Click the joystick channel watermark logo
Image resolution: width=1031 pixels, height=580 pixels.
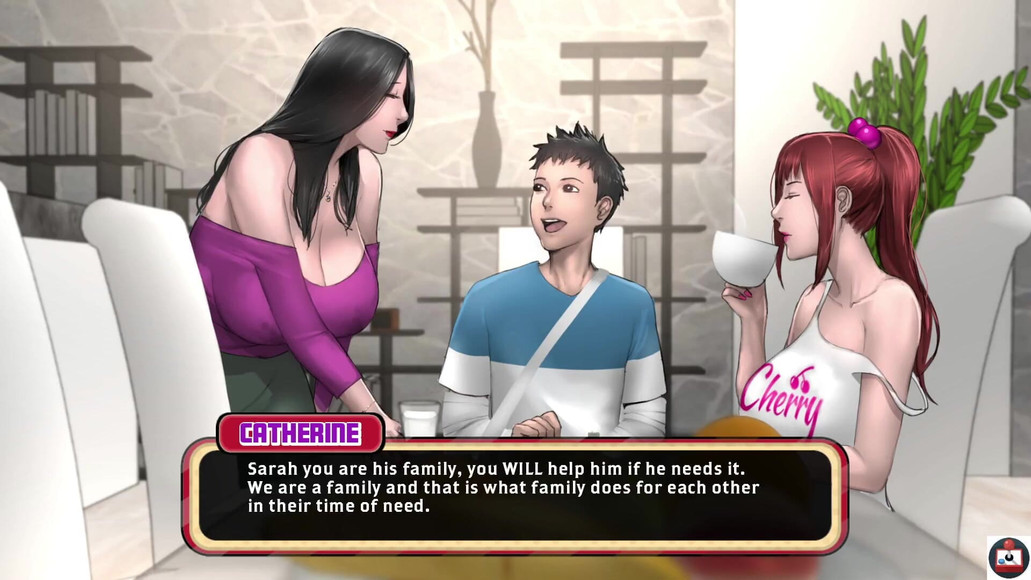coord(1008,557)
